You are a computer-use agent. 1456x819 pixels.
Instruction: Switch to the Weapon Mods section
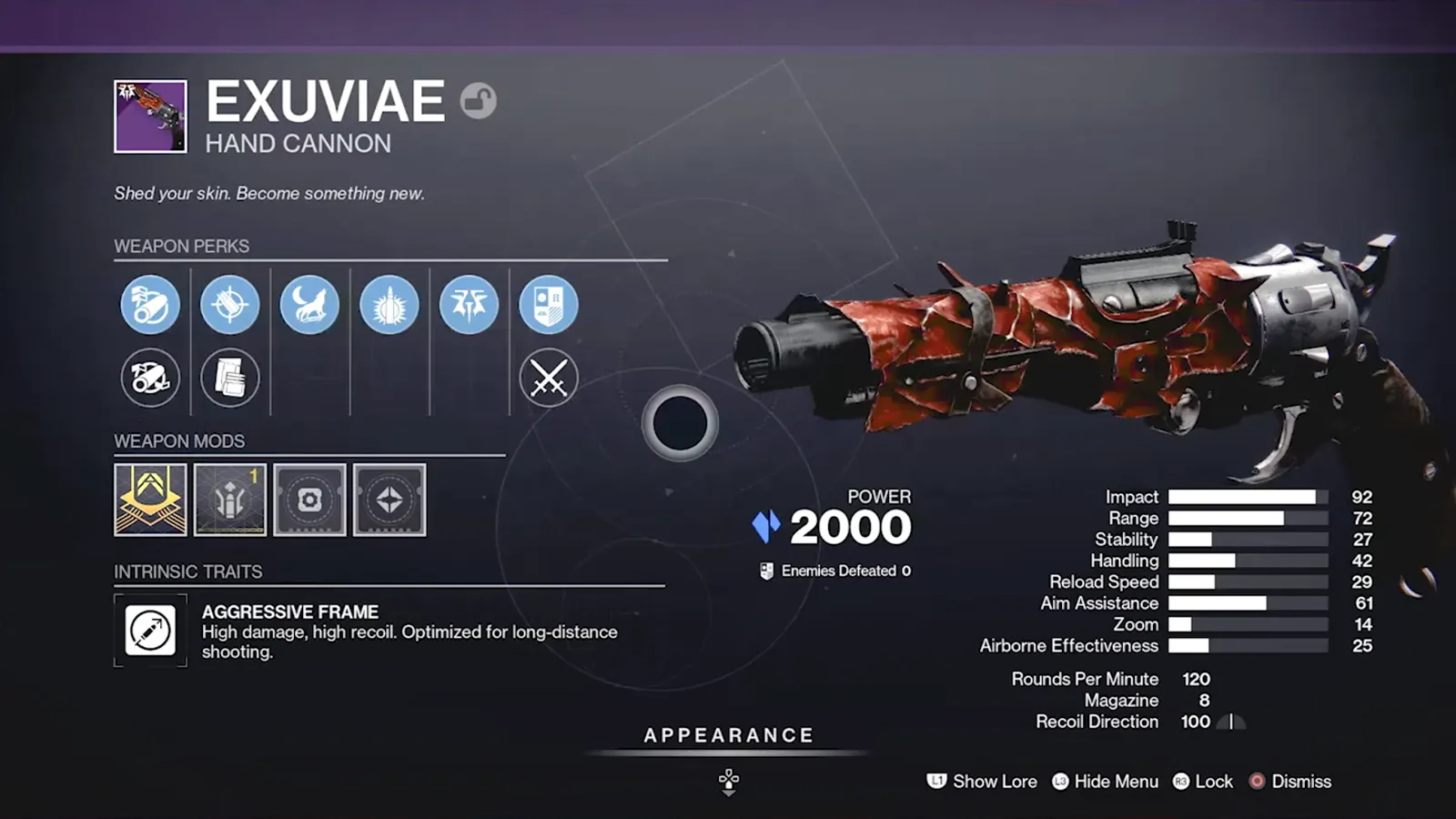180,440
